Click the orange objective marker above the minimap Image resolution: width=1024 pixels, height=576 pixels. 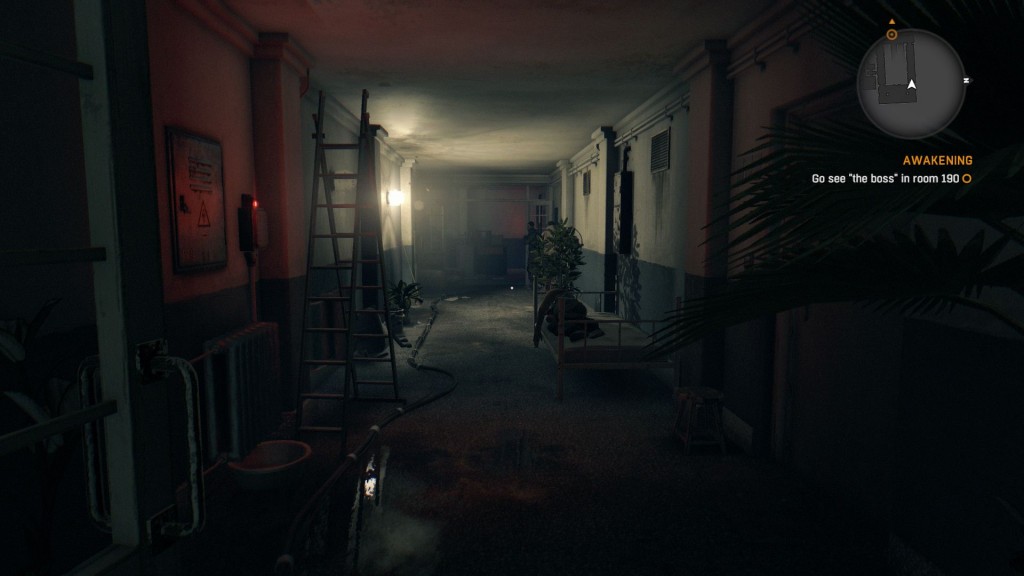tap(891, 33)
